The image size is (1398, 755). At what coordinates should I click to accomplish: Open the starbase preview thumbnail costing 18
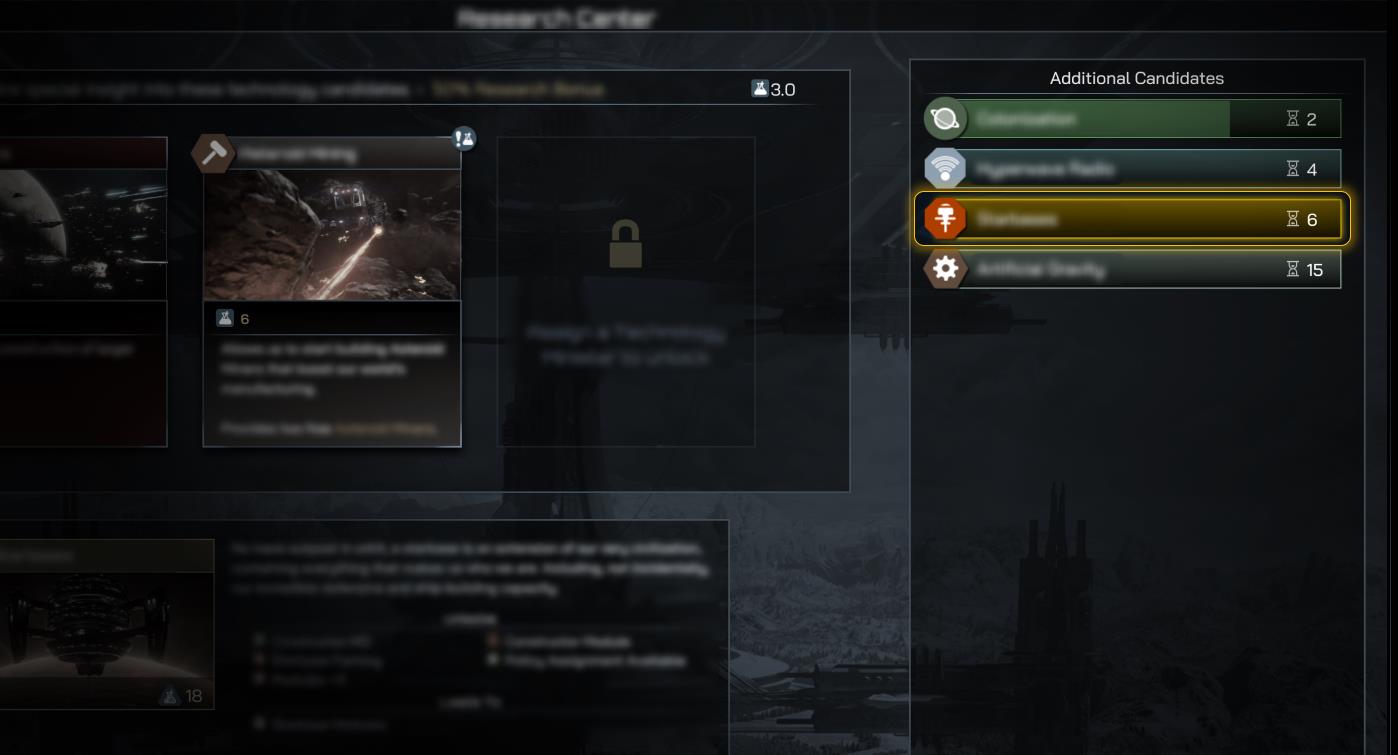[105, 624]
